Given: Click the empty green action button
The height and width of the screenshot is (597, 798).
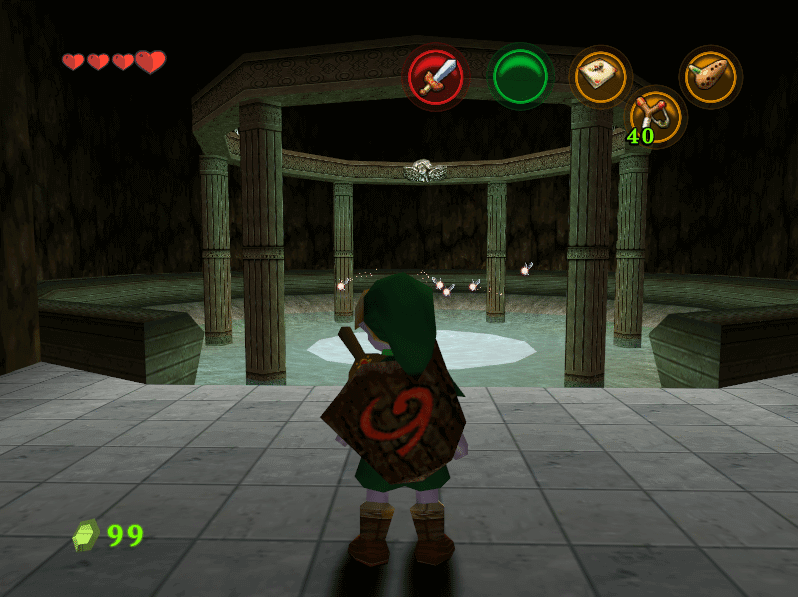Looking at the screenshot, I should click(519, 77).
